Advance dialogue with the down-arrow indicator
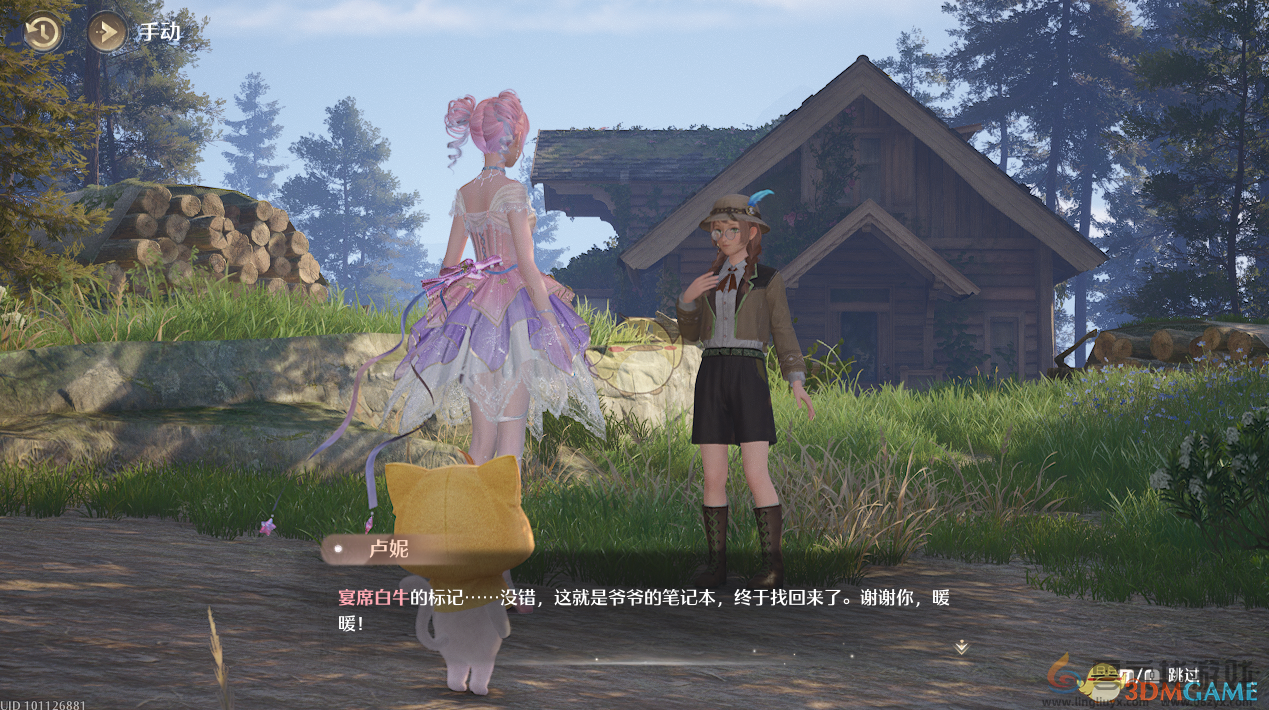 [961, 648]
